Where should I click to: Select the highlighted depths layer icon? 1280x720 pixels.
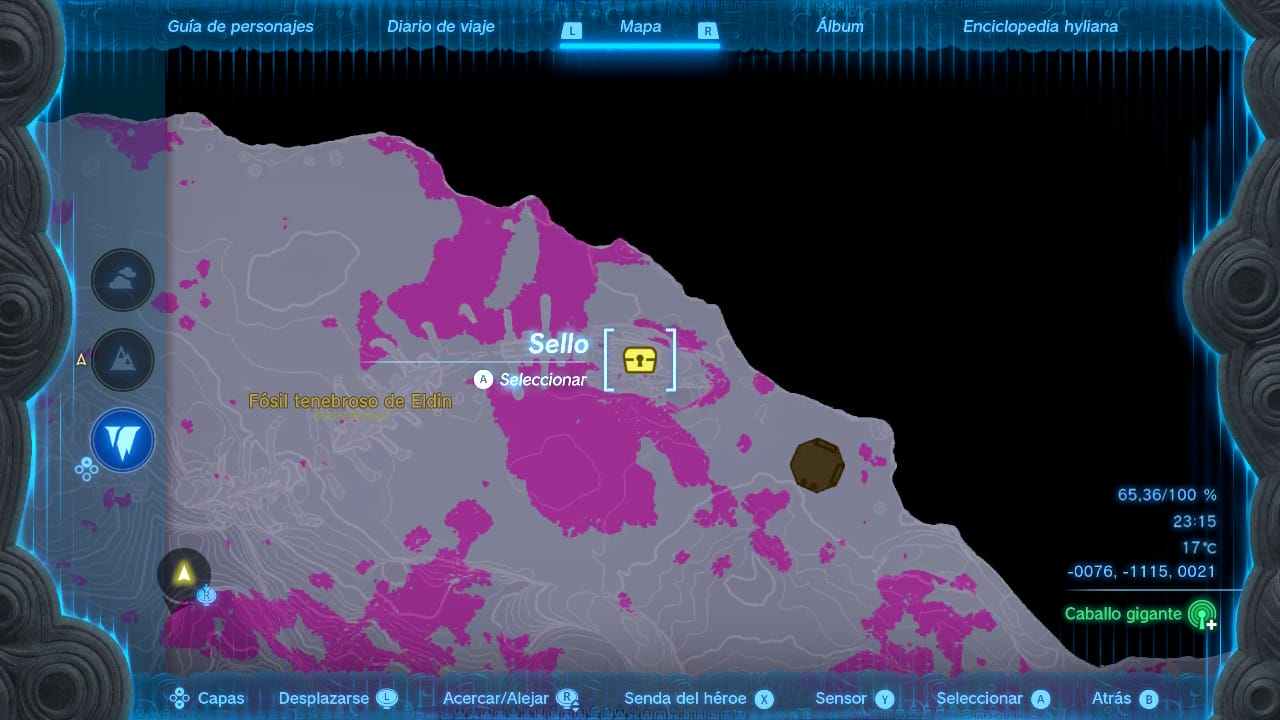pyautogui.click(x=123, y=440)
